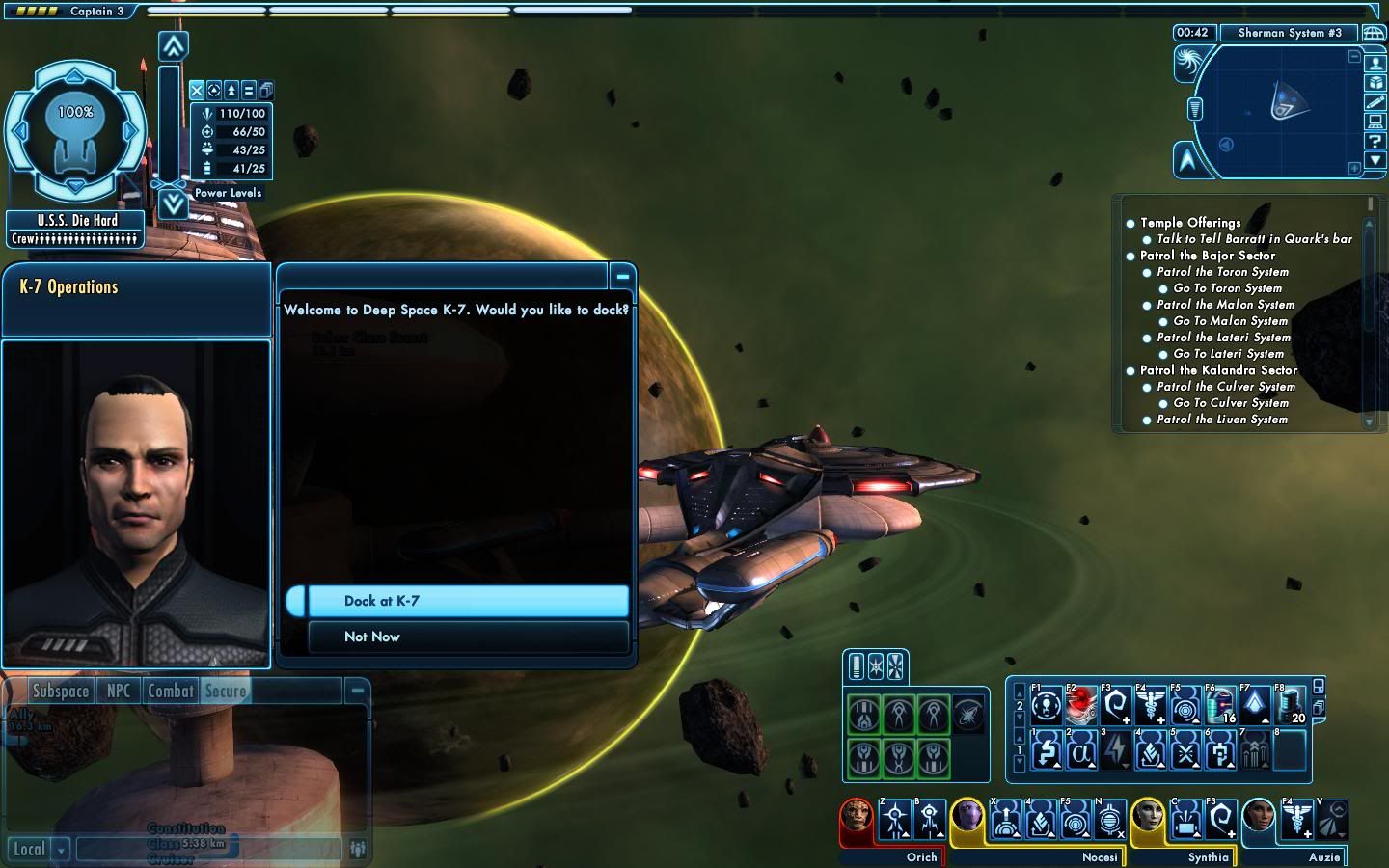Decline docking with Not Now
Viewport: 1389px width, 868px height.
click(468, 637)
